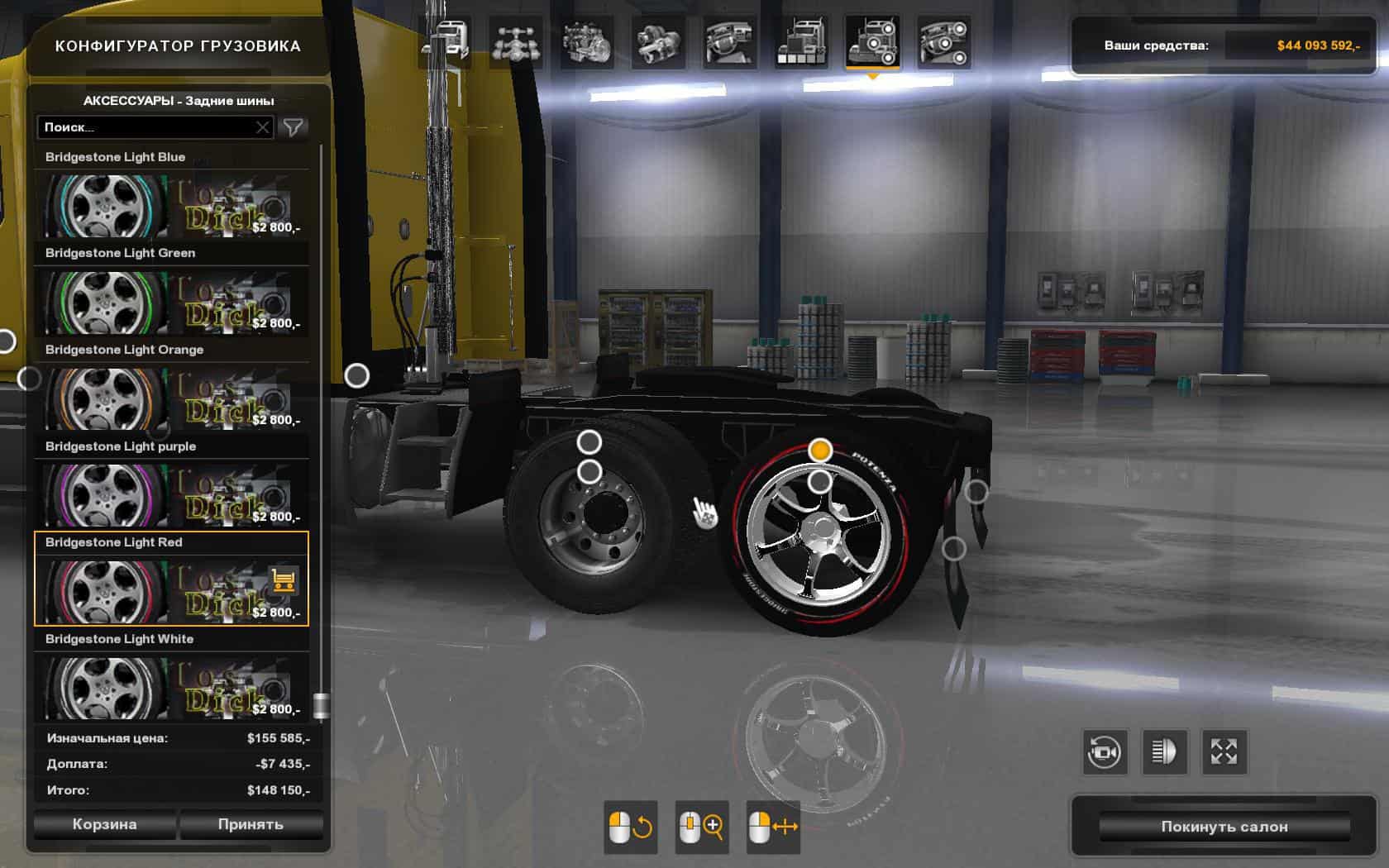Select the Bridgestone Light purple tires
1389x868 pixels.
point(171,494)
